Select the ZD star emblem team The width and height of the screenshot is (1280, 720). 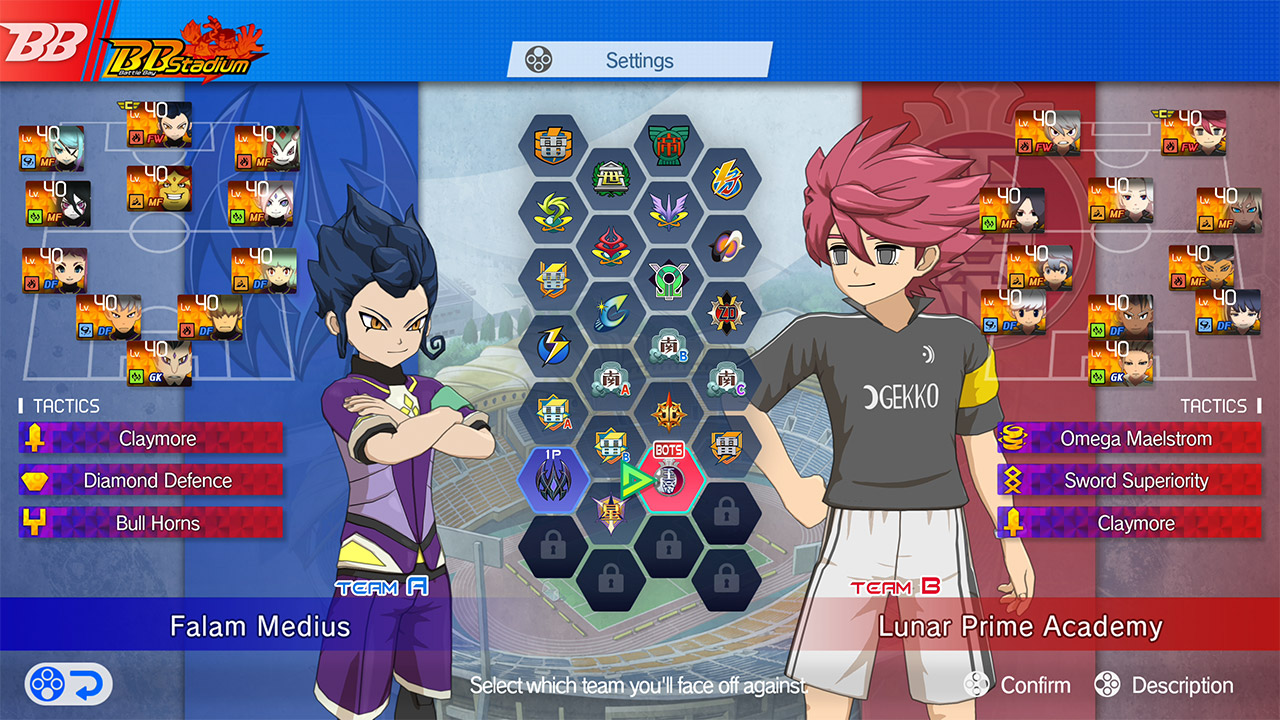point(727,313)
